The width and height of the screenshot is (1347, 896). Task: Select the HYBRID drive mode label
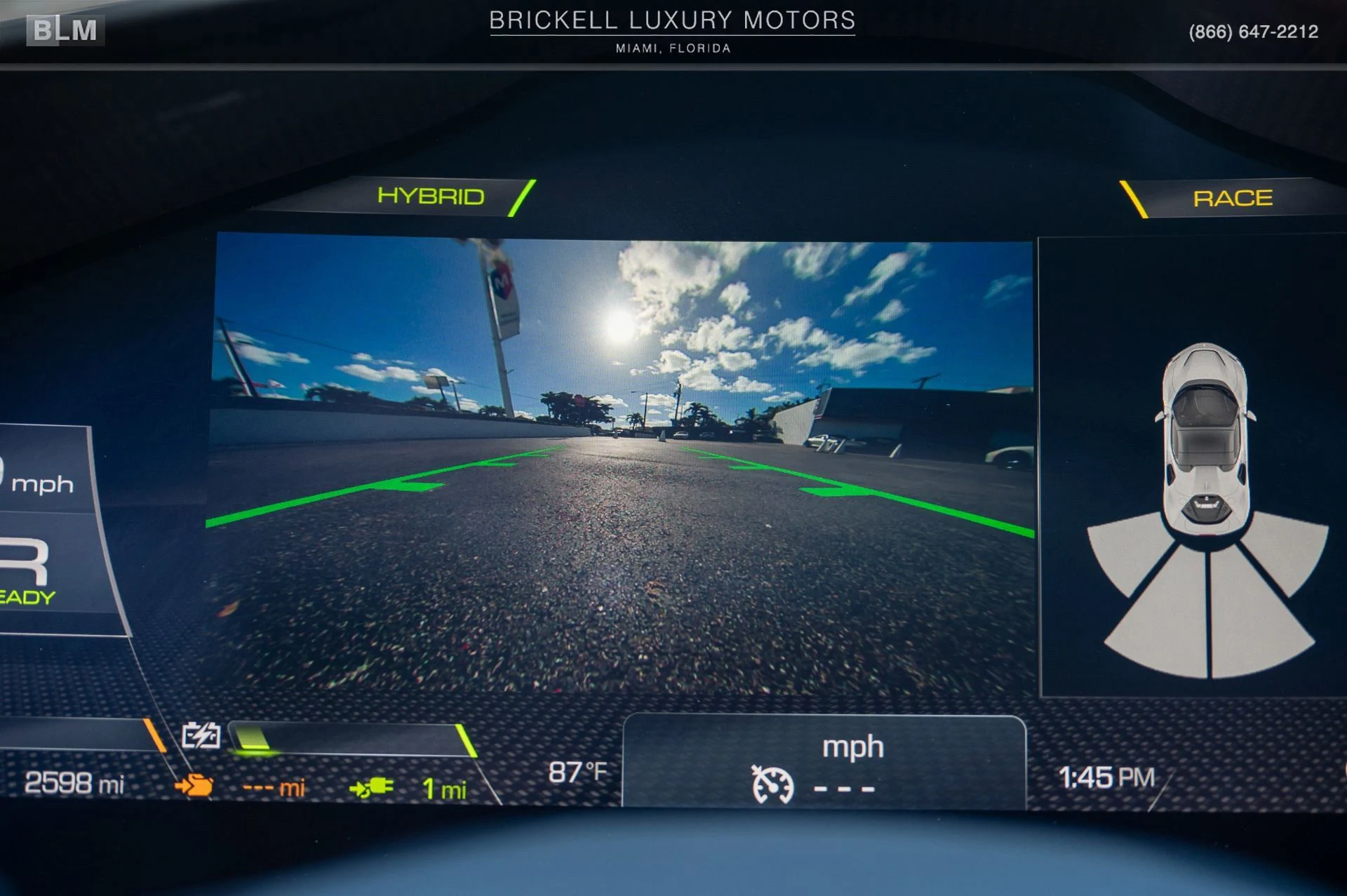(430, 196)
